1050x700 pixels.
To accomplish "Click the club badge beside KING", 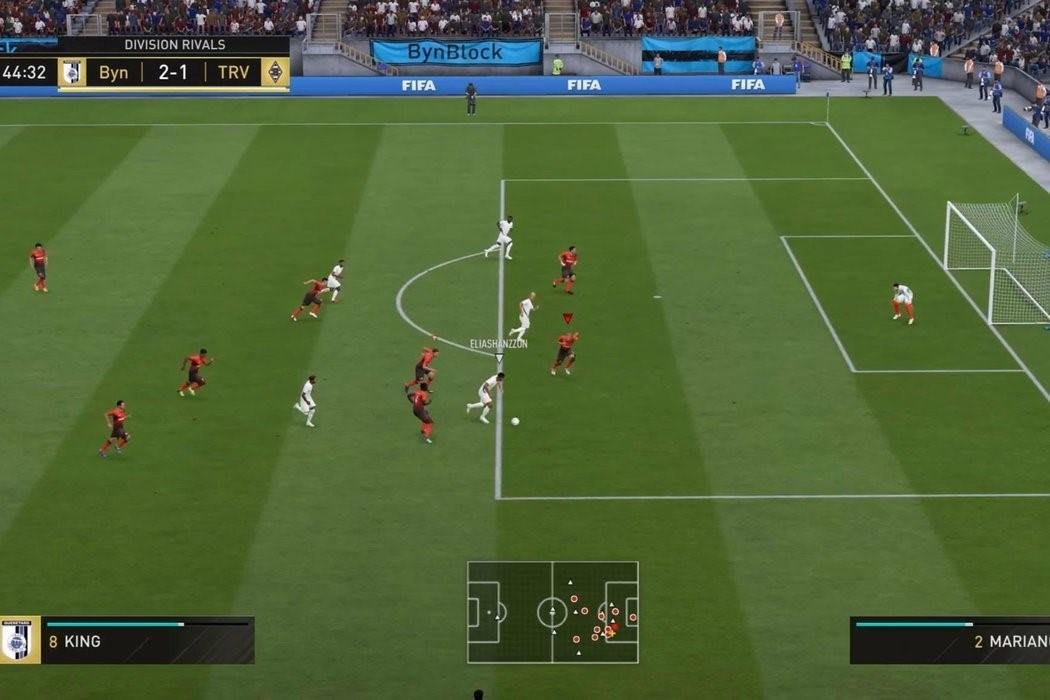I will pyautogui.click(x=18, y=641).
